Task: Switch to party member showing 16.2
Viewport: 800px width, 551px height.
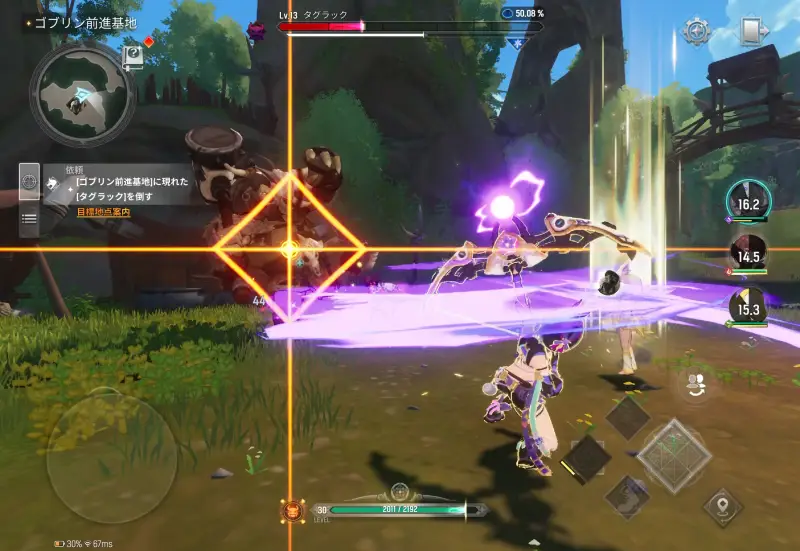Action: click(748, 202)
